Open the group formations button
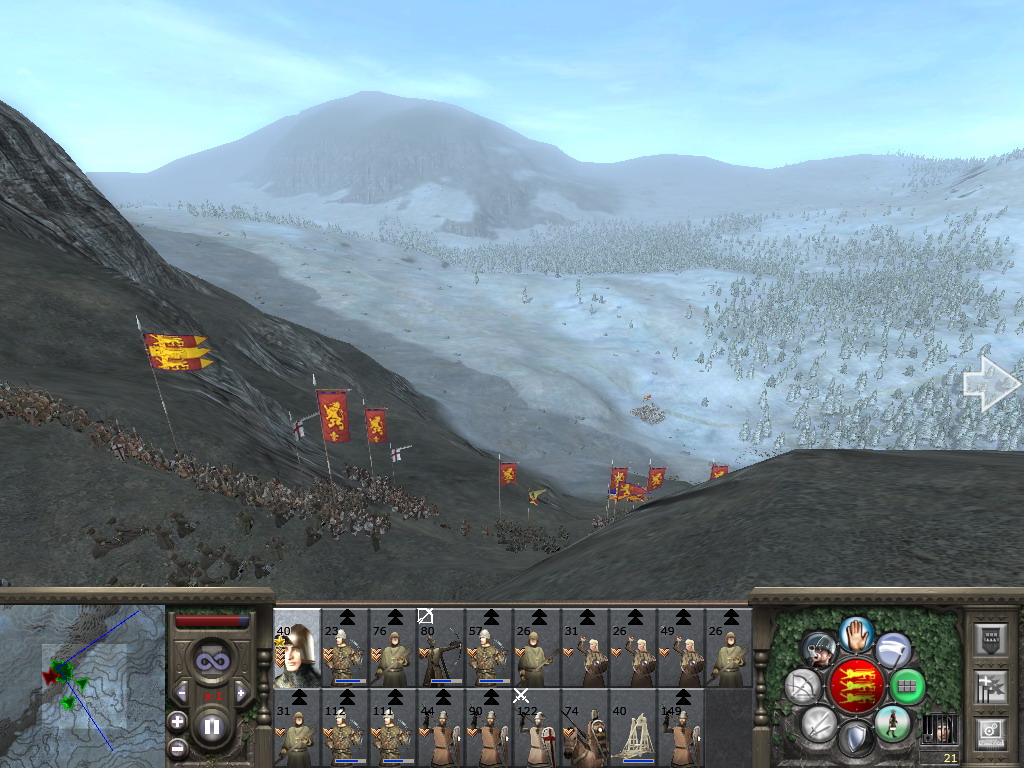 tap(907, 686)
